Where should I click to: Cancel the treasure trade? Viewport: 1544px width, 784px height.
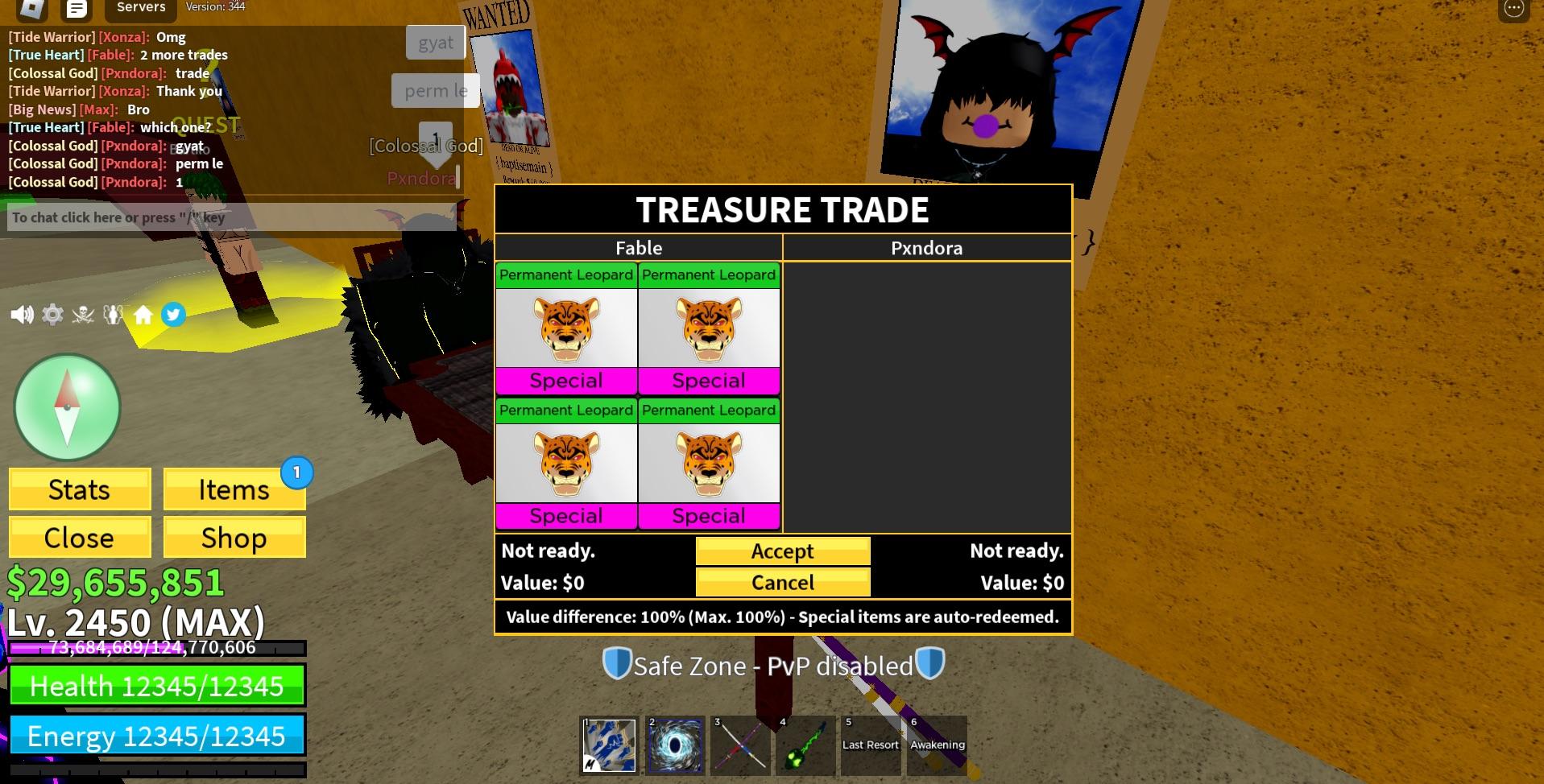[x=782, y=582]
